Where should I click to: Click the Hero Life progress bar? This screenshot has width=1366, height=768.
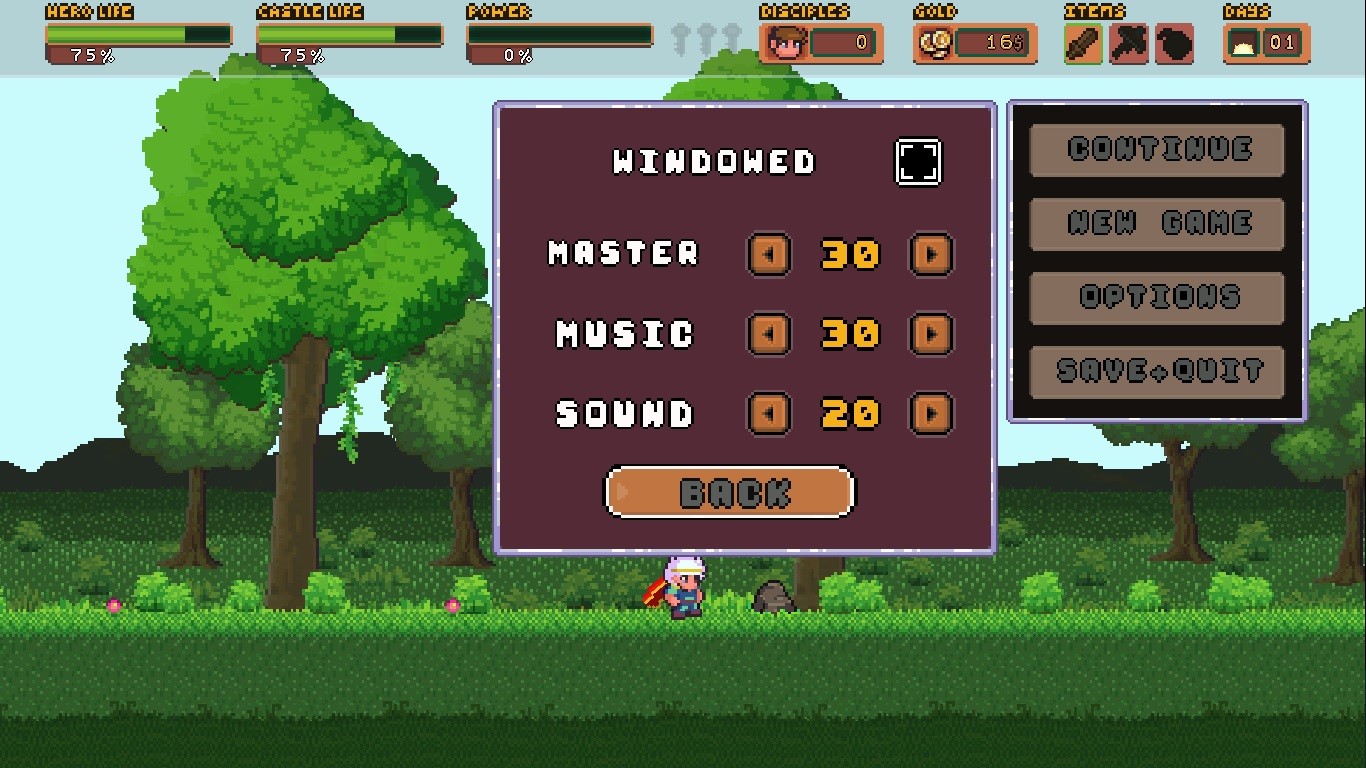(x=138, y=36)
